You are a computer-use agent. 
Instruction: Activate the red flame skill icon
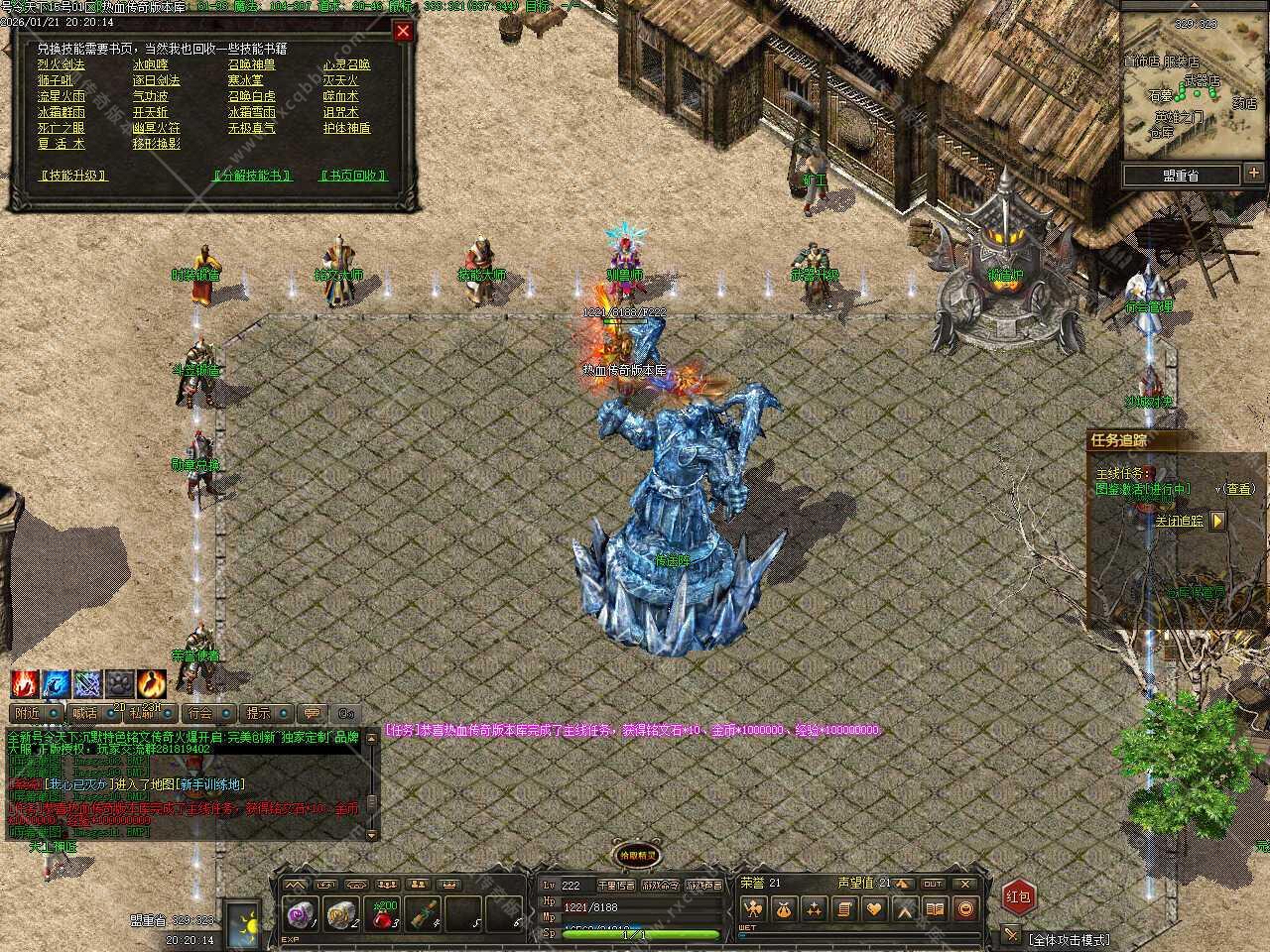[x=25, y=683]
